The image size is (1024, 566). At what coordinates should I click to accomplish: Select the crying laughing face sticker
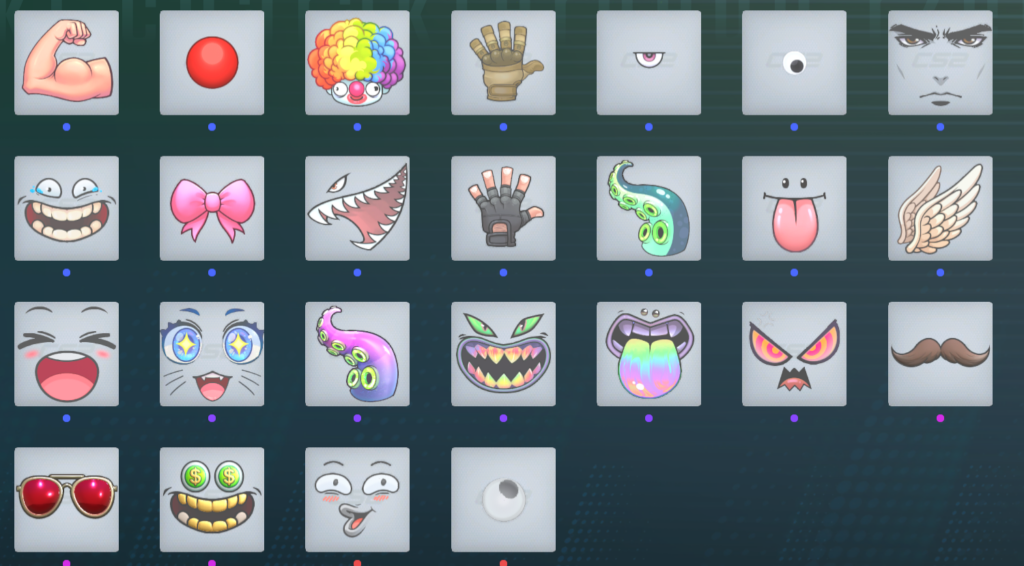(66, 208)
